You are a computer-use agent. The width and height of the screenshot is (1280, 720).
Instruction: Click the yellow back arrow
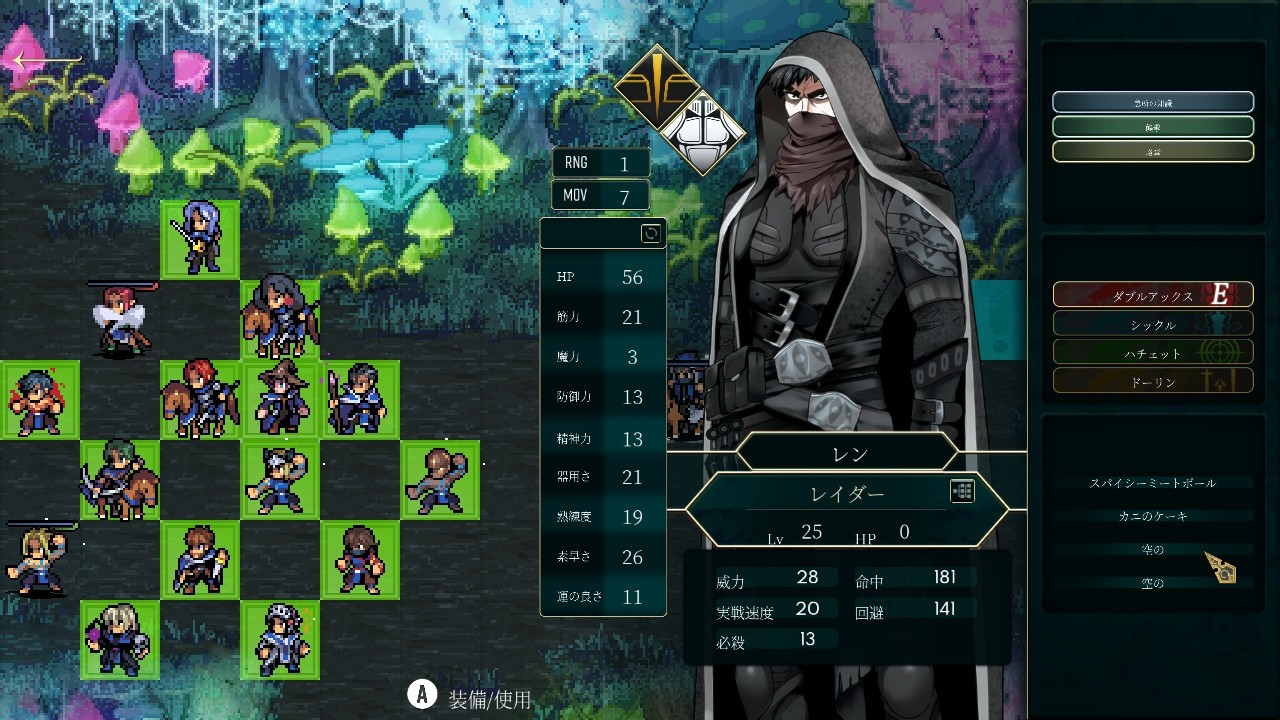point(45,62)
